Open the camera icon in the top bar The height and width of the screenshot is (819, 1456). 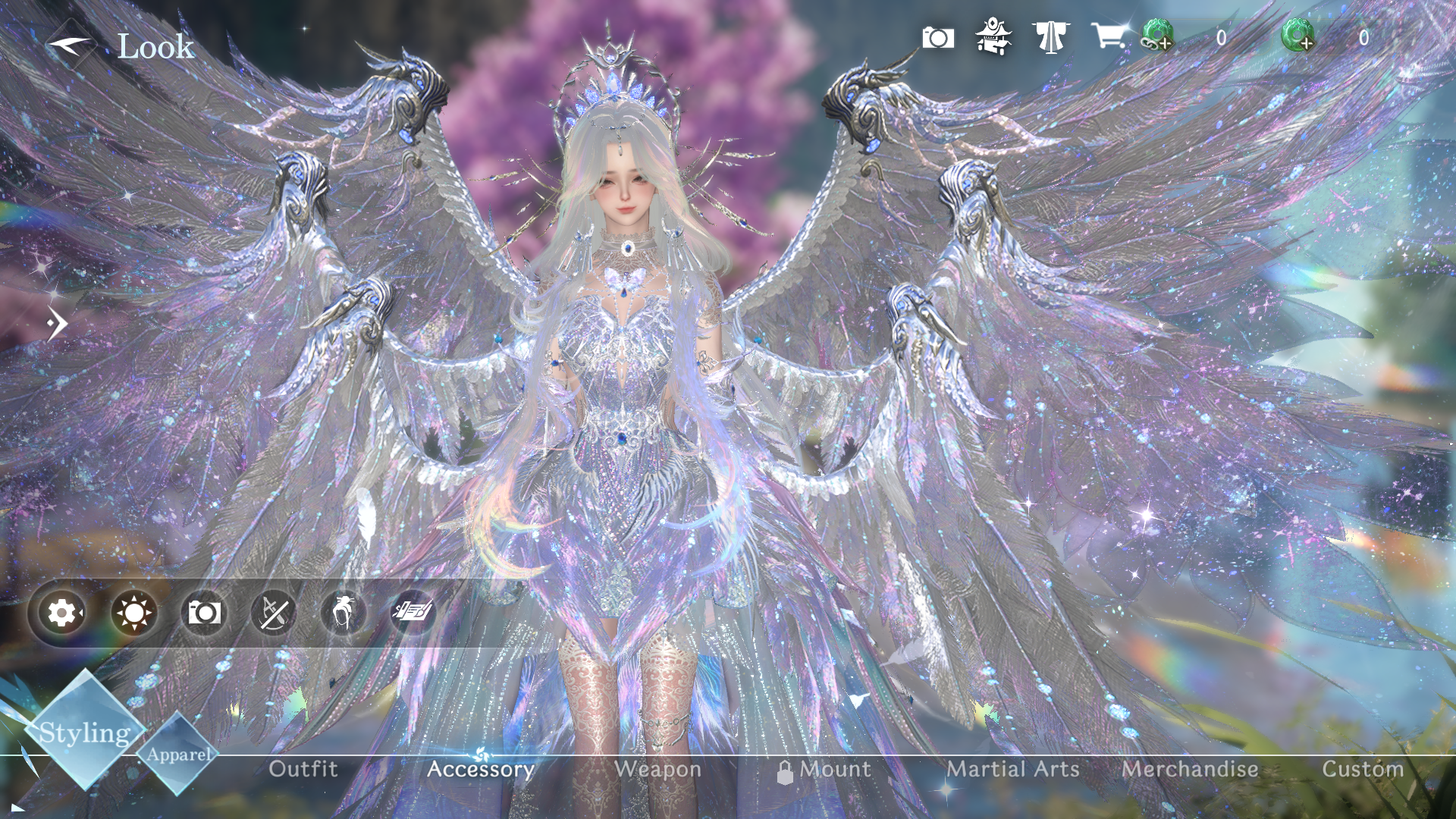coord(938,38)
